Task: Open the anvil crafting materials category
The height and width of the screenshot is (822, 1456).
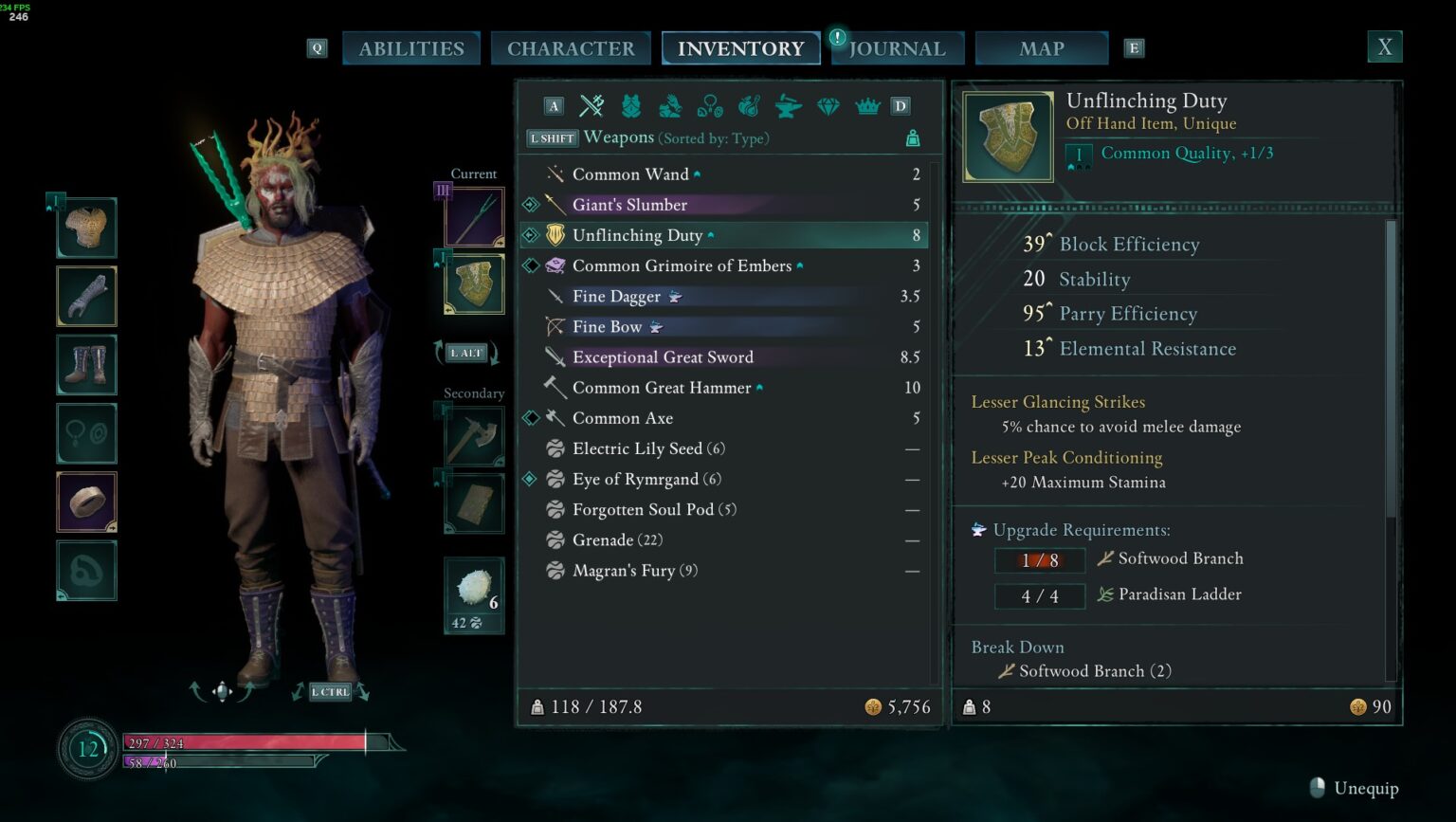Action: [x=789, y=106]
